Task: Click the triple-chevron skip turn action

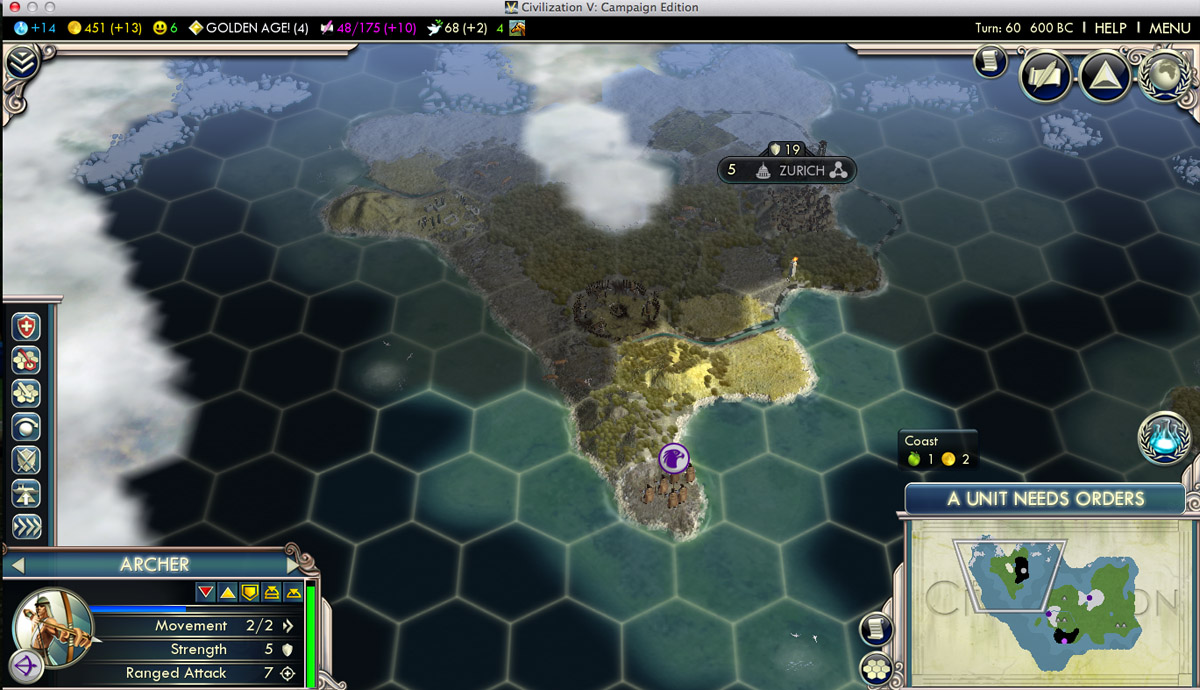Action: 26,527
